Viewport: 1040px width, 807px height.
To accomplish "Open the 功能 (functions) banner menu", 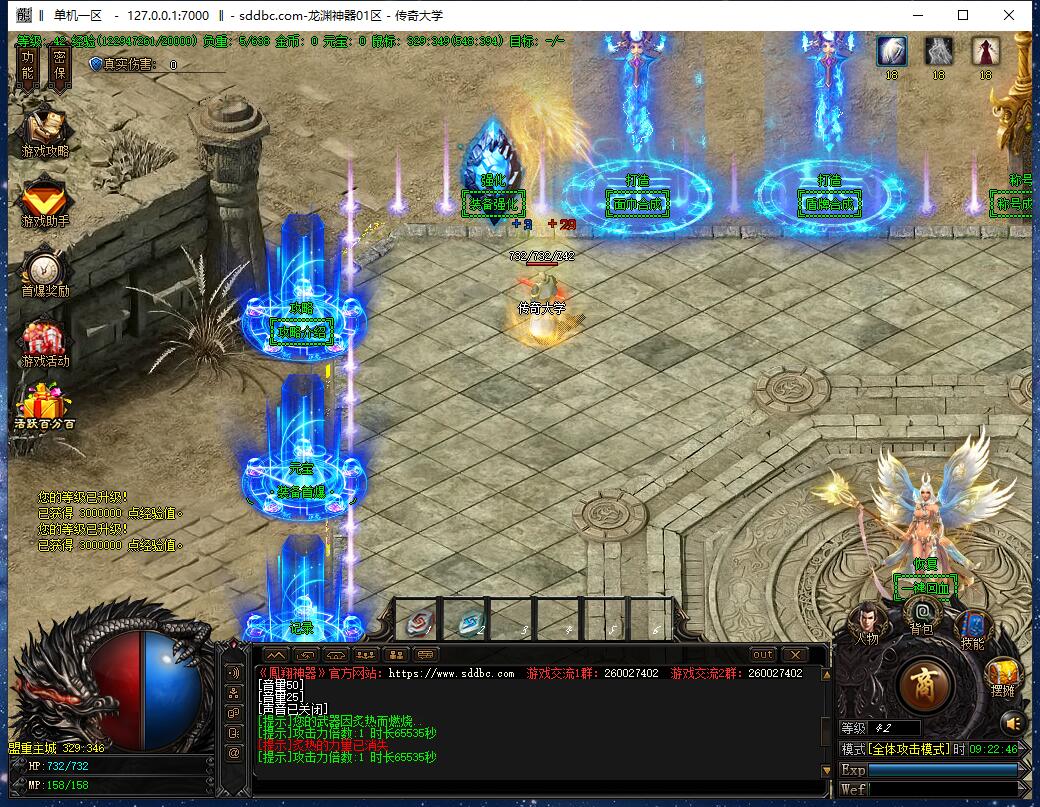I will tap(28, 66).
